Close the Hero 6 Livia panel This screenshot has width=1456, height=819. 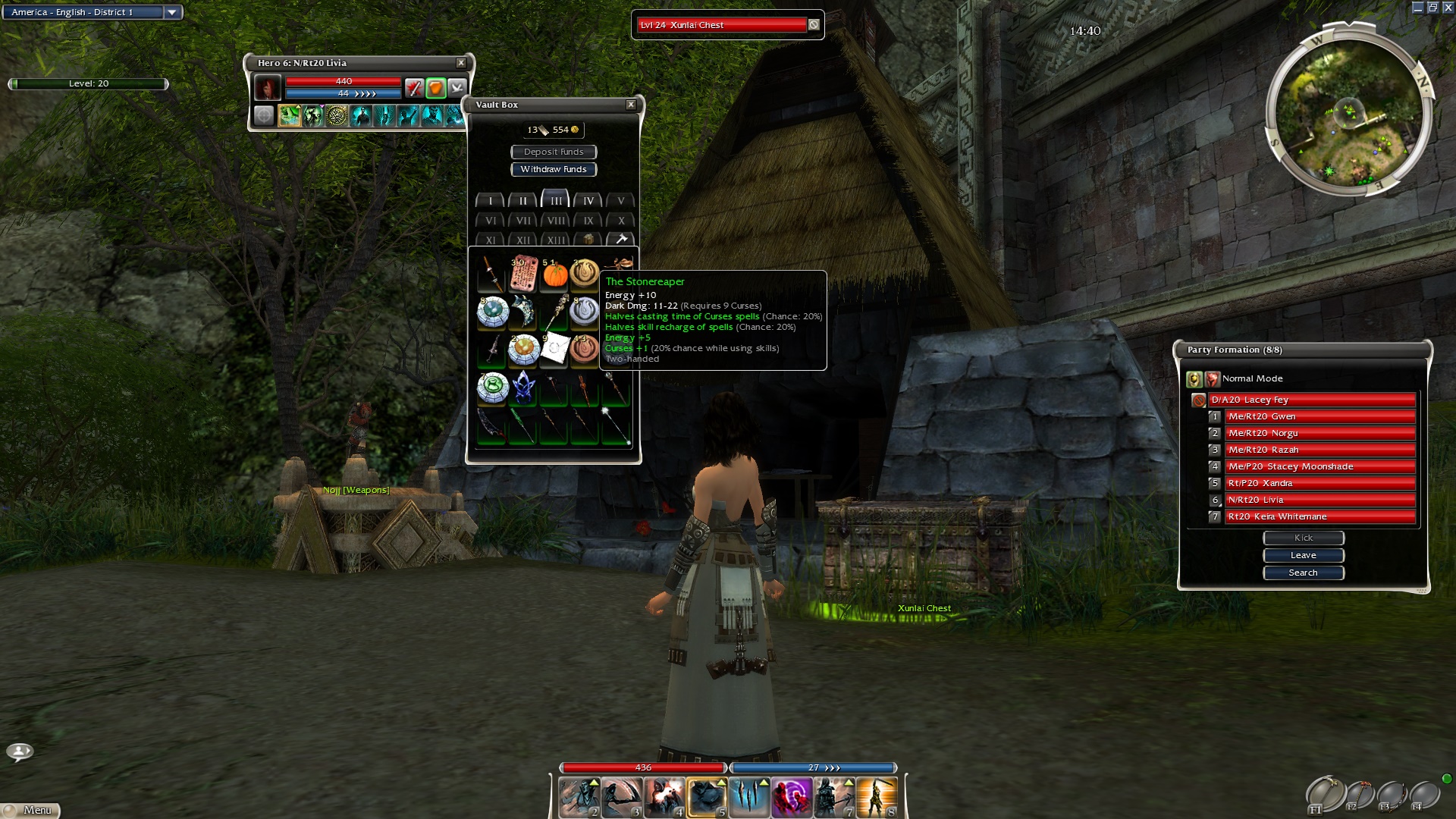pyautogui.click(x=461, y=63)
